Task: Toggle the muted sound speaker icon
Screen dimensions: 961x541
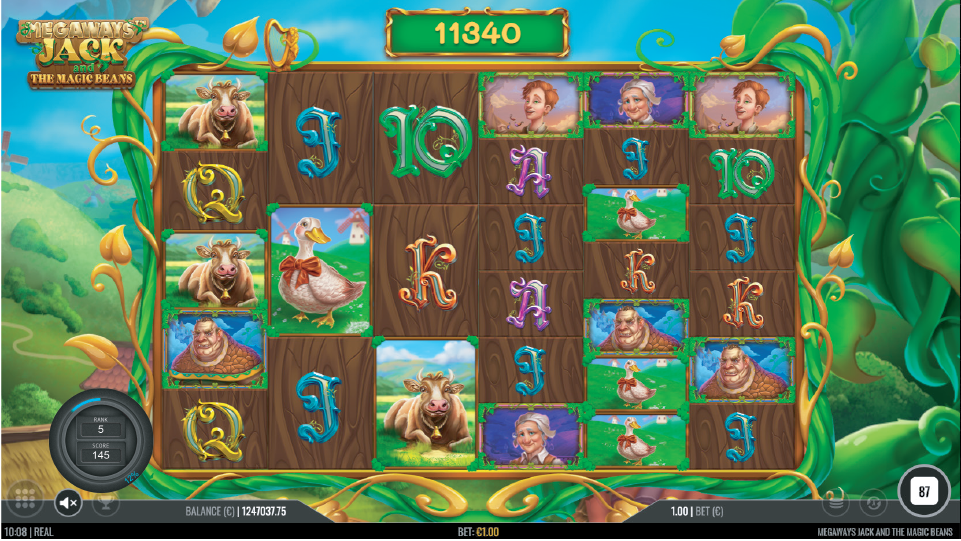Action: click(x=68, y=502)
